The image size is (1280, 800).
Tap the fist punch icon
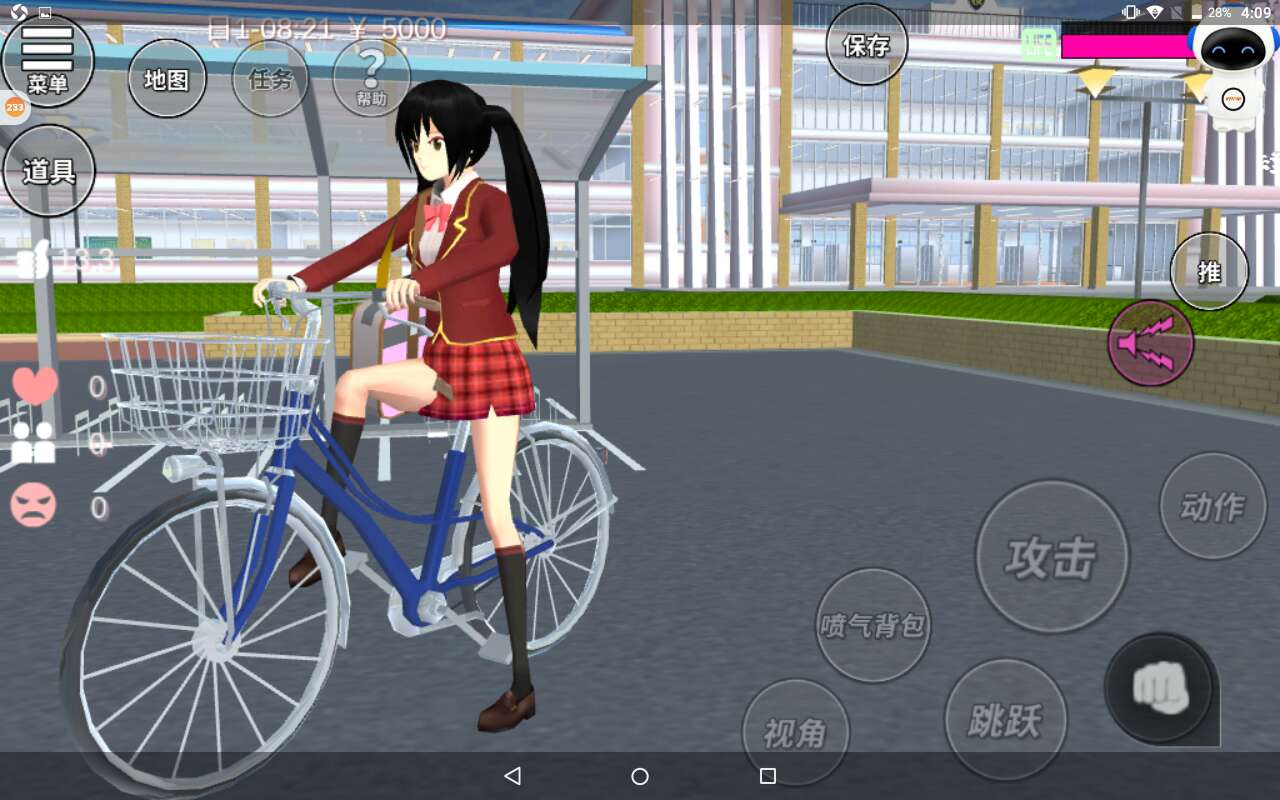pos(1159,687)
